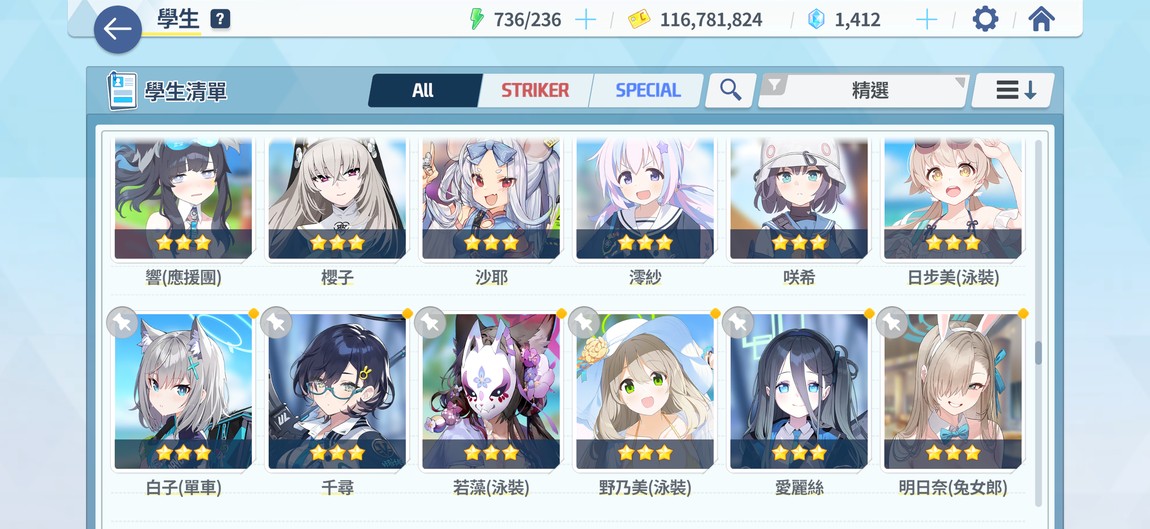Switch to the All tab

423,90
